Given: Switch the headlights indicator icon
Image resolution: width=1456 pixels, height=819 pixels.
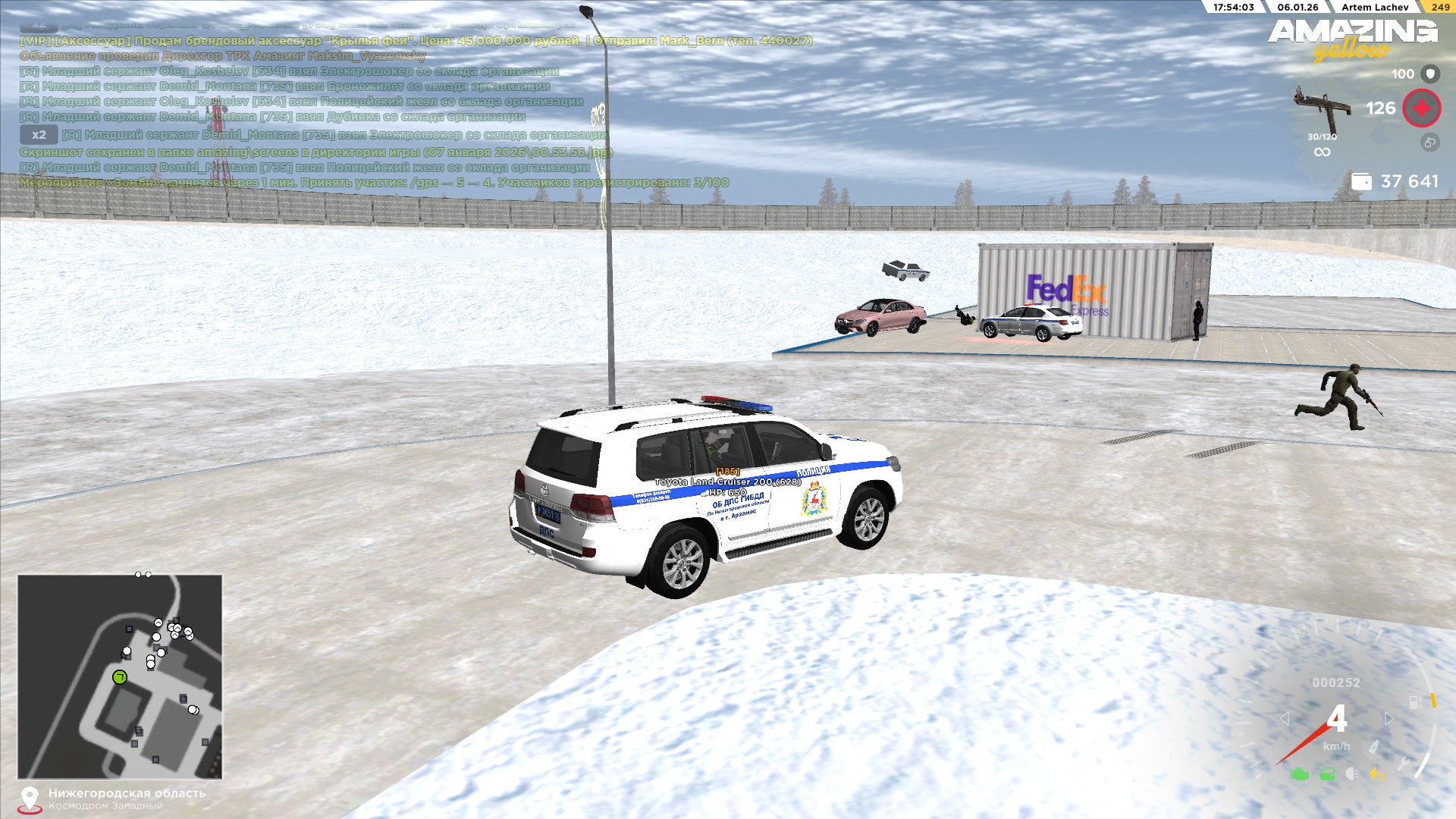Looking at the screenshot, I should (x=1351, y=774).
